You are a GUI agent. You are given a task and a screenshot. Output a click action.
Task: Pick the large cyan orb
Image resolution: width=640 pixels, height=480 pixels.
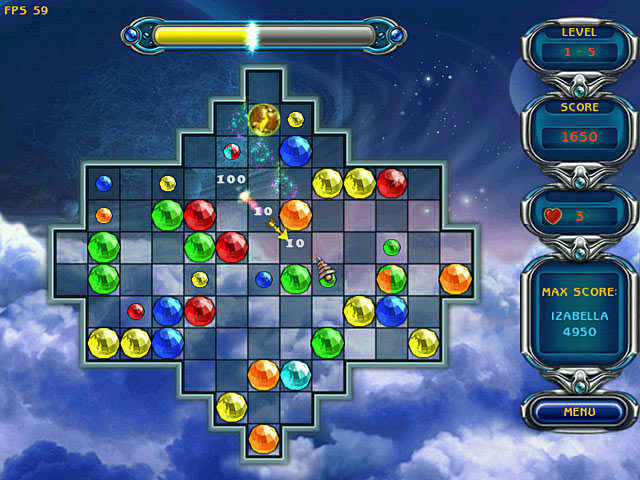295,375
